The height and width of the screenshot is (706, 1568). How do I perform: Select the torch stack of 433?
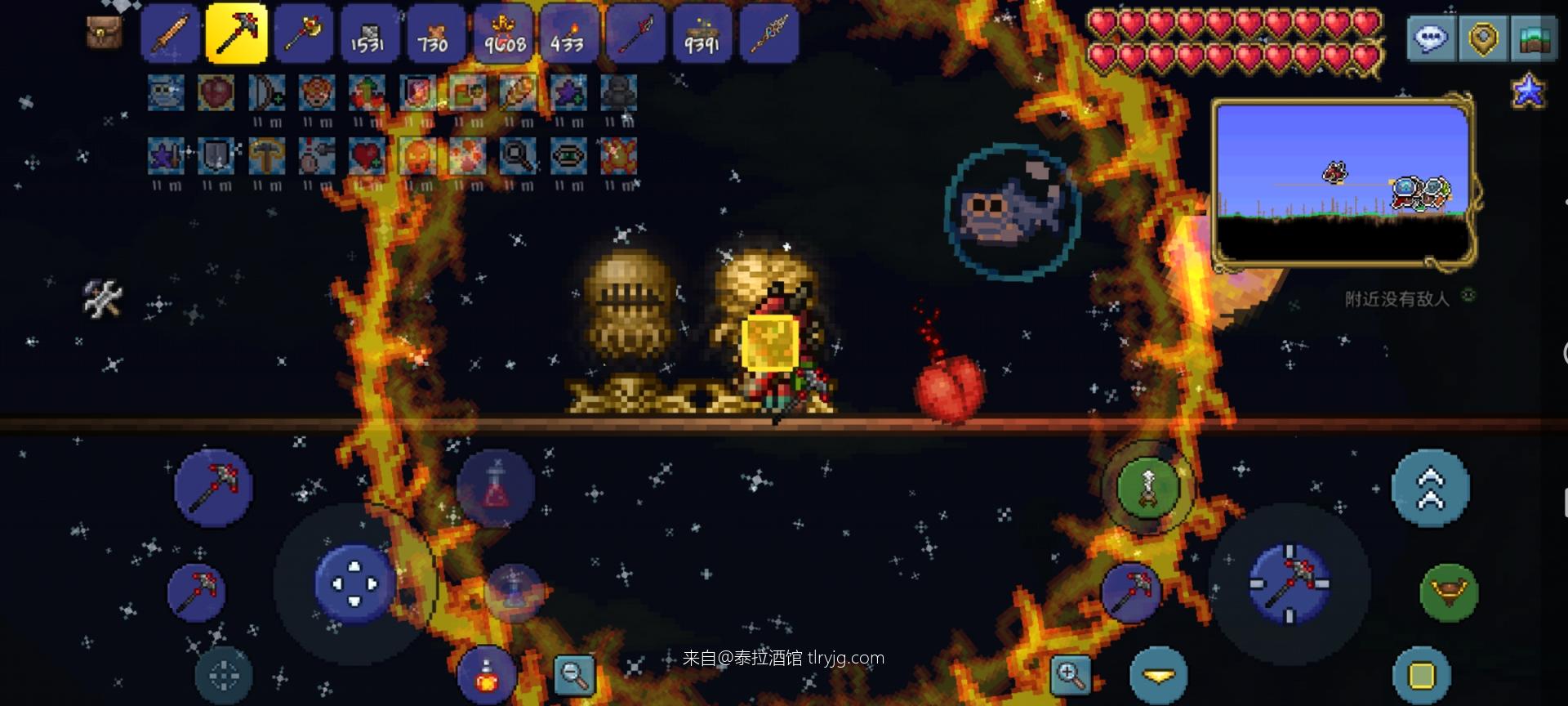click(x=568, y=34)
